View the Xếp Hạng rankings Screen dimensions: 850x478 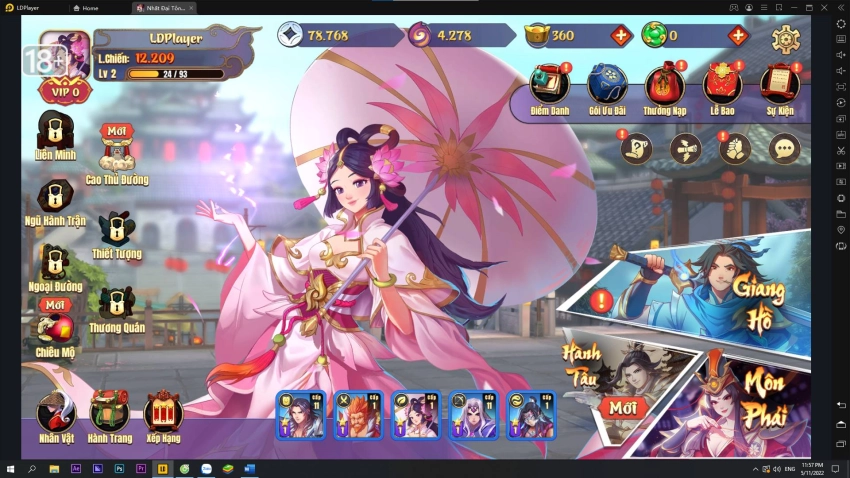(x=163, y=414)
